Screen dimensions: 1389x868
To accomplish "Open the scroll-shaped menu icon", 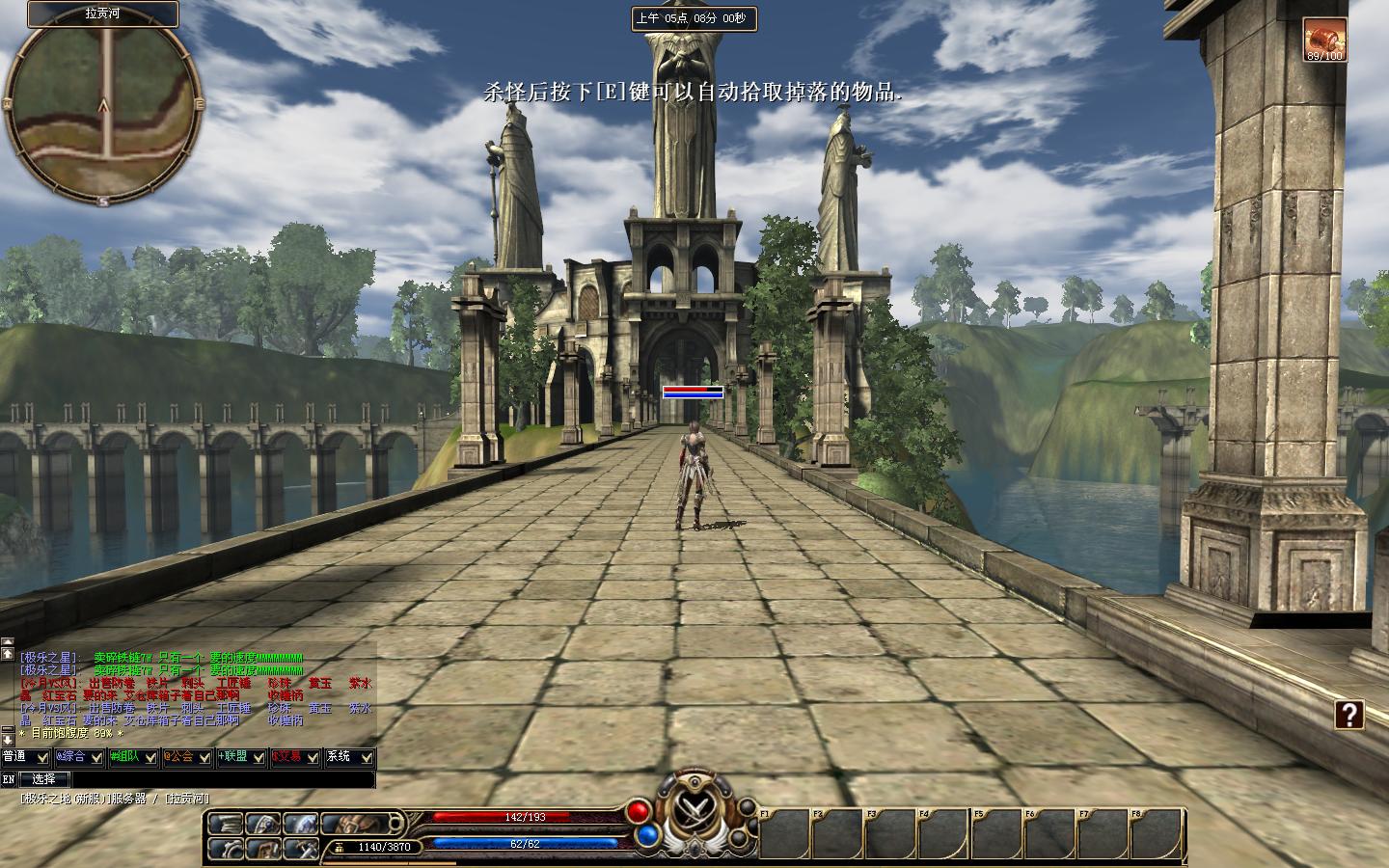I will pos(226,824).
